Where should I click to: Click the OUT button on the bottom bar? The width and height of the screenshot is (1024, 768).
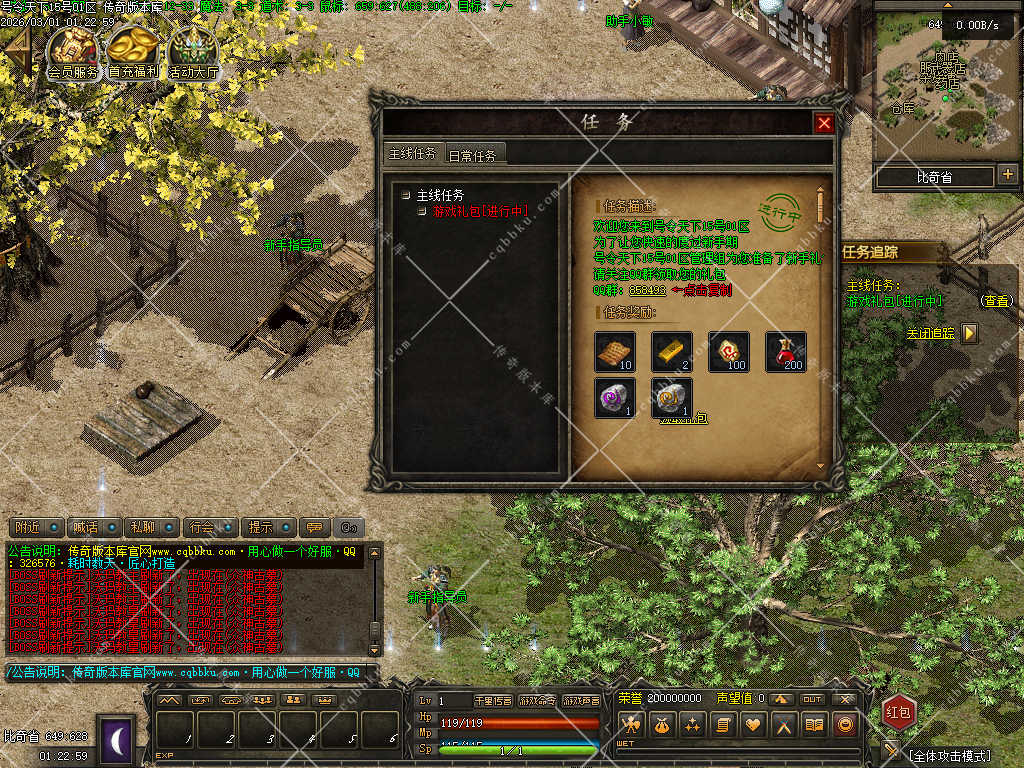[813, 699]
